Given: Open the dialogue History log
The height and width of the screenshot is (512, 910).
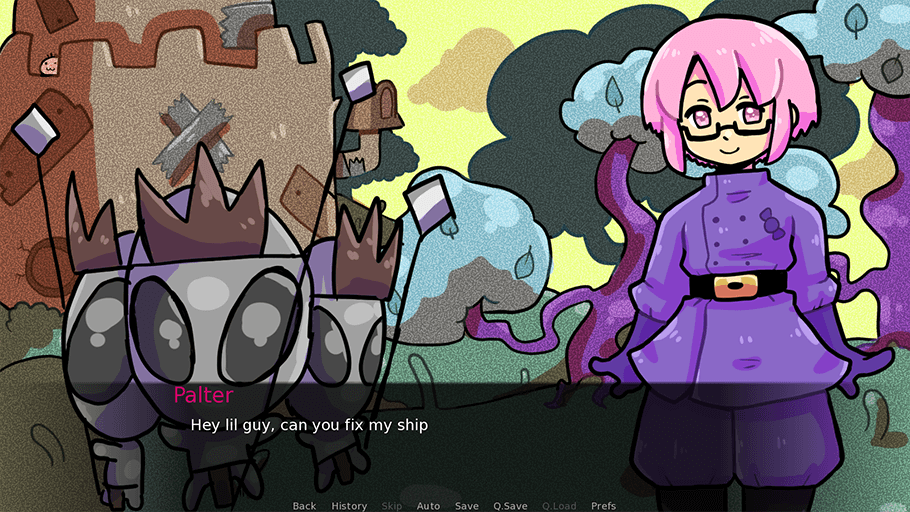Looking at the screenshot, I should pos(349,506).
